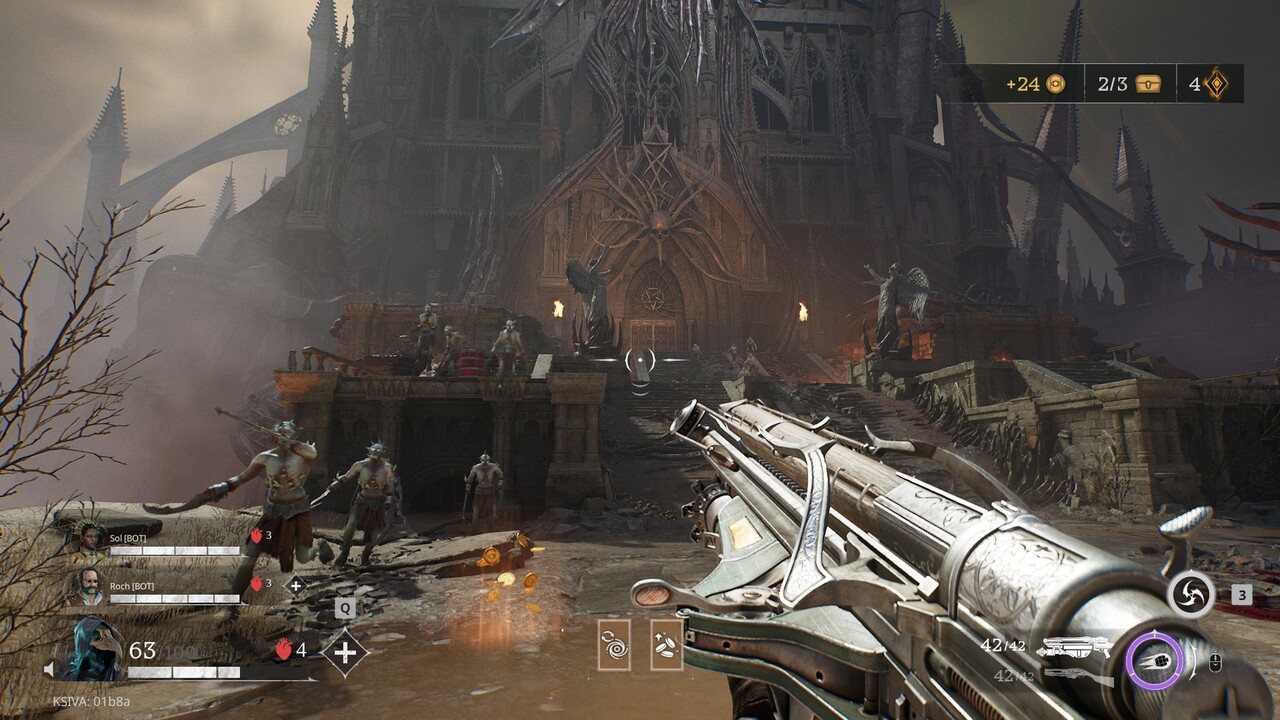Use the large healing cross item

tap(344, 652)
